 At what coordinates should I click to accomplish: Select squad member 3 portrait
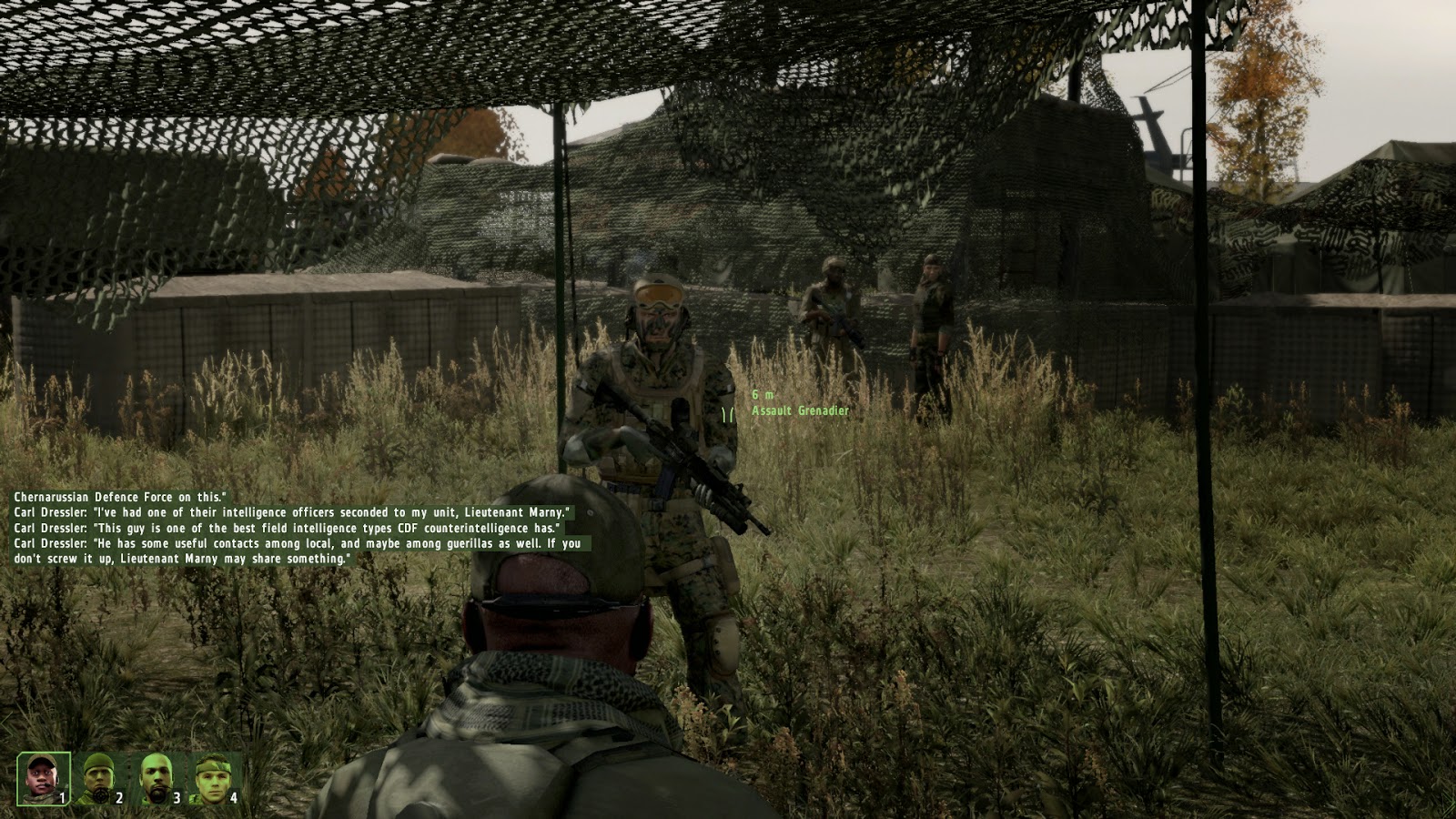coord(156,773)
